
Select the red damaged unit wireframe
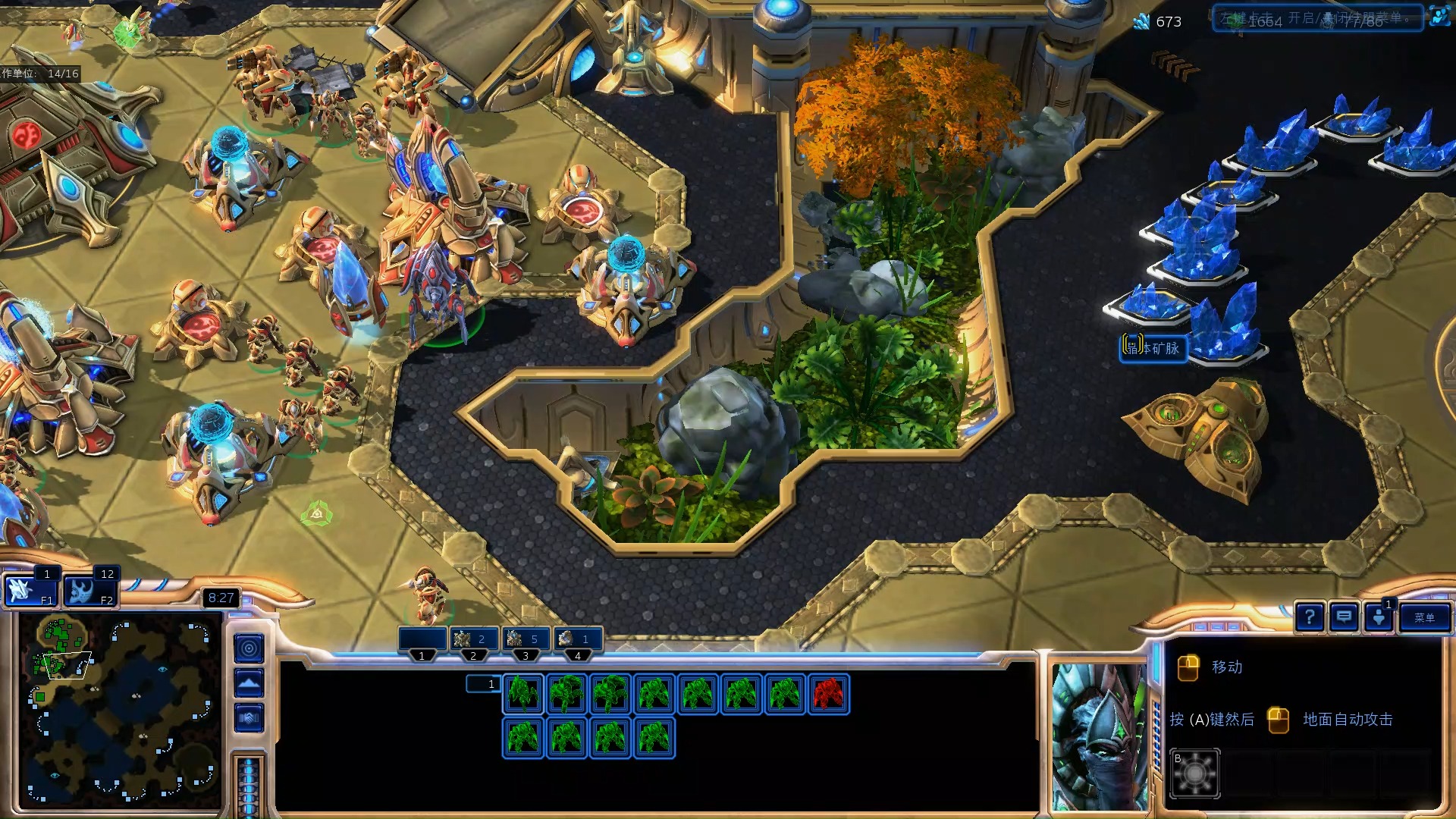coord(828,694)
